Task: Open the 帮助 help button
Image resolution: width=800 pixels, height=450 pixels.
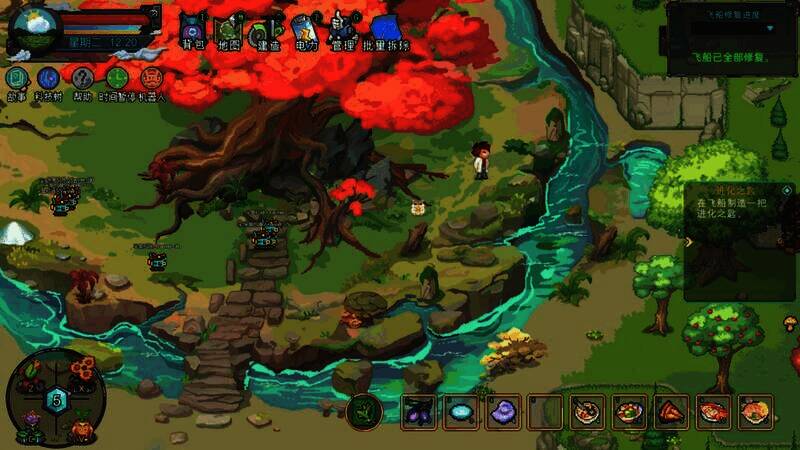Action: click(x=83, y=79)
